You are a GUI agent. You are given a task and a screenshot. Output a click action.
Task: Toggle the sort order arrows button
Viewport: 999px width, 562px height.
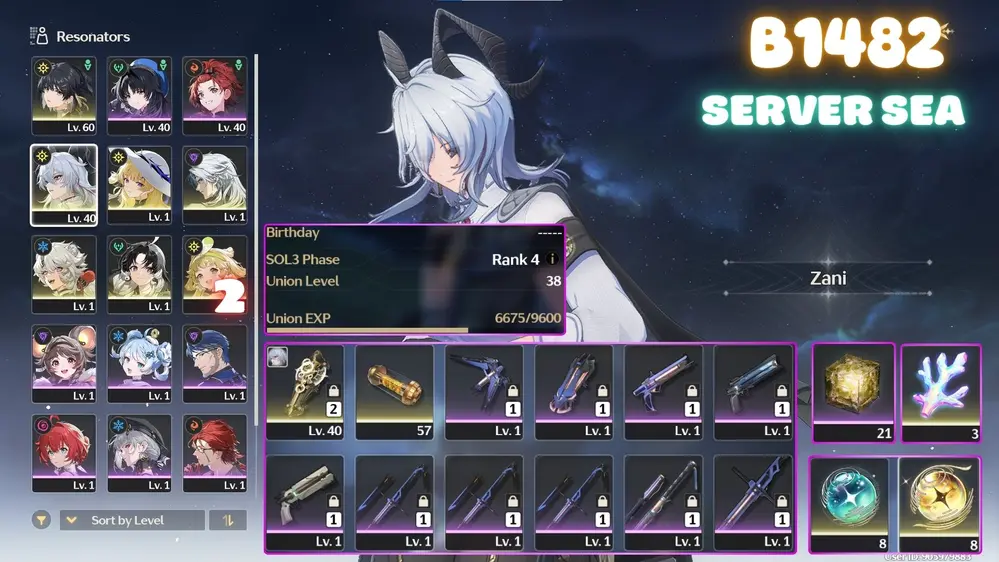228,520
